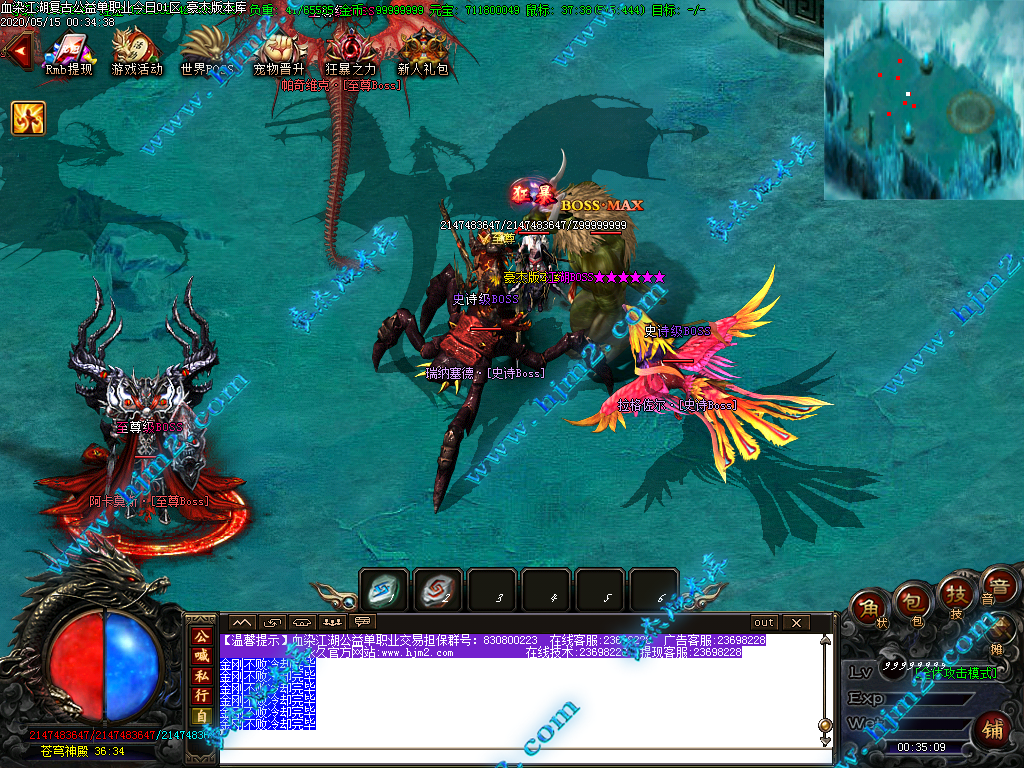This screenshot has width=1024, height=768.
Task: Switch to the 私 private chat channel
Action: tap(201, 675)
